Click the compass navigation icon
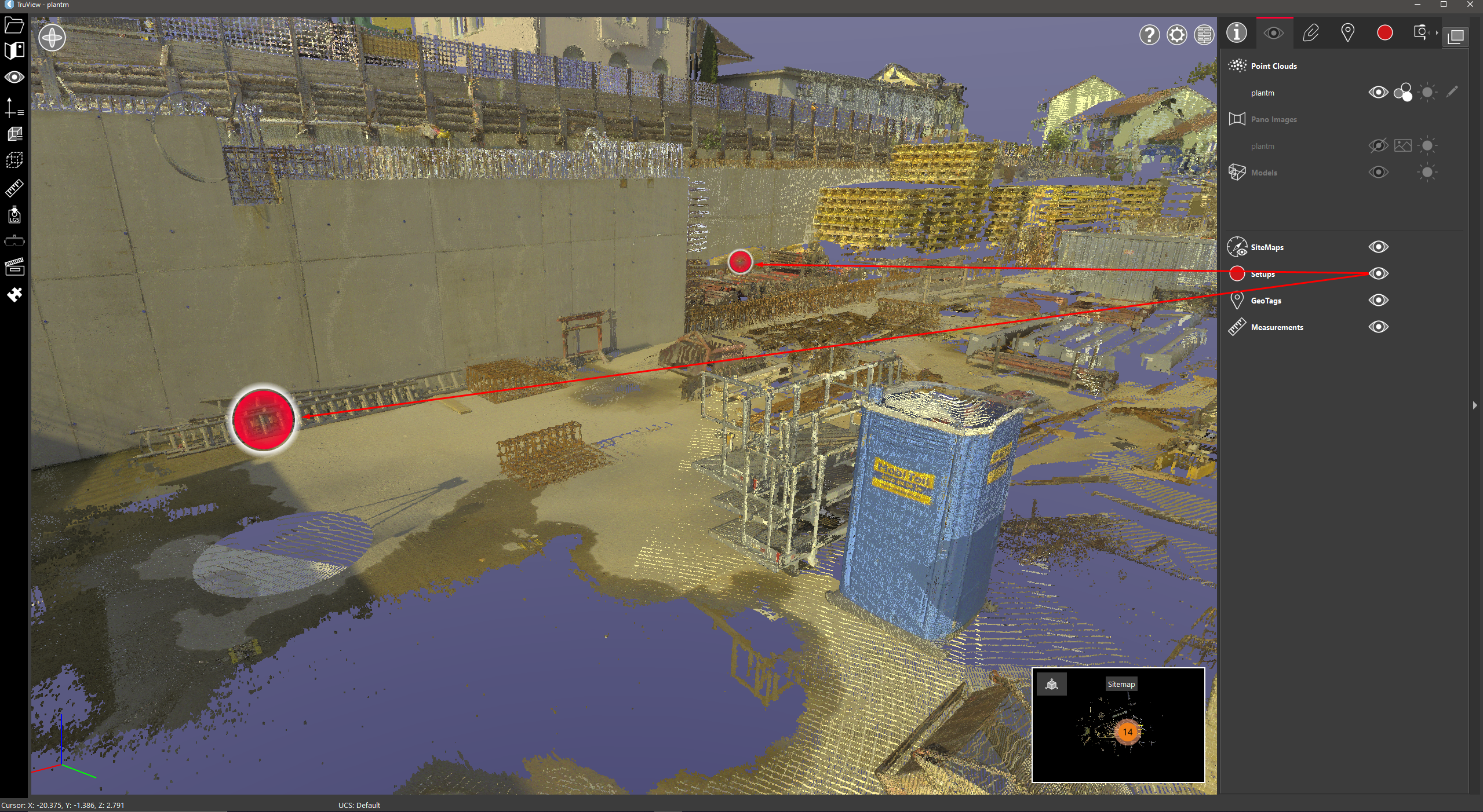Viewport: 1483px width, 812px height. tap(52, 38)
